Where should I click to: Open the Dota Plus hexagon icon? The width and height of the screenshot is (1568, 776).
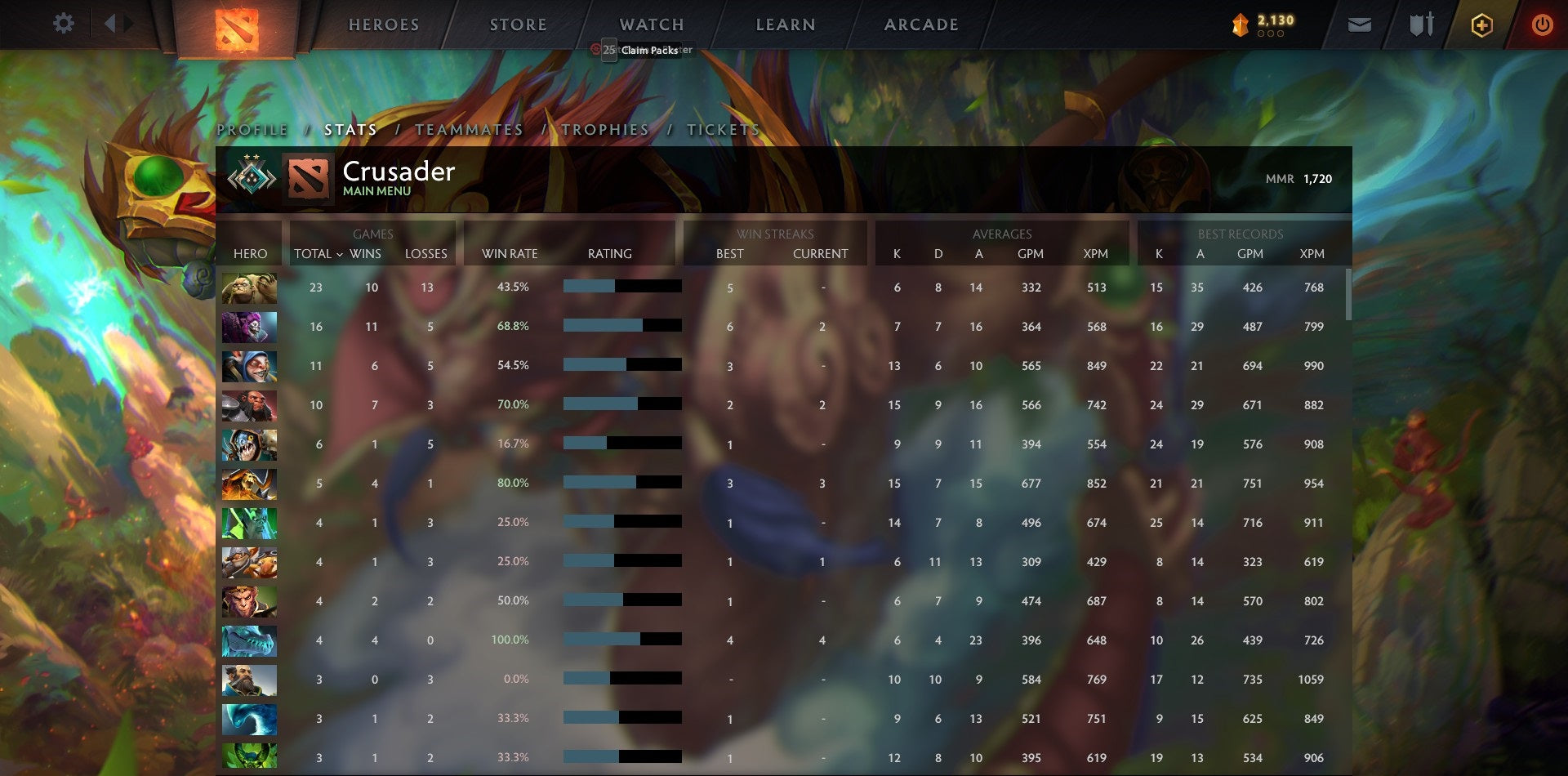(1482, 25)
